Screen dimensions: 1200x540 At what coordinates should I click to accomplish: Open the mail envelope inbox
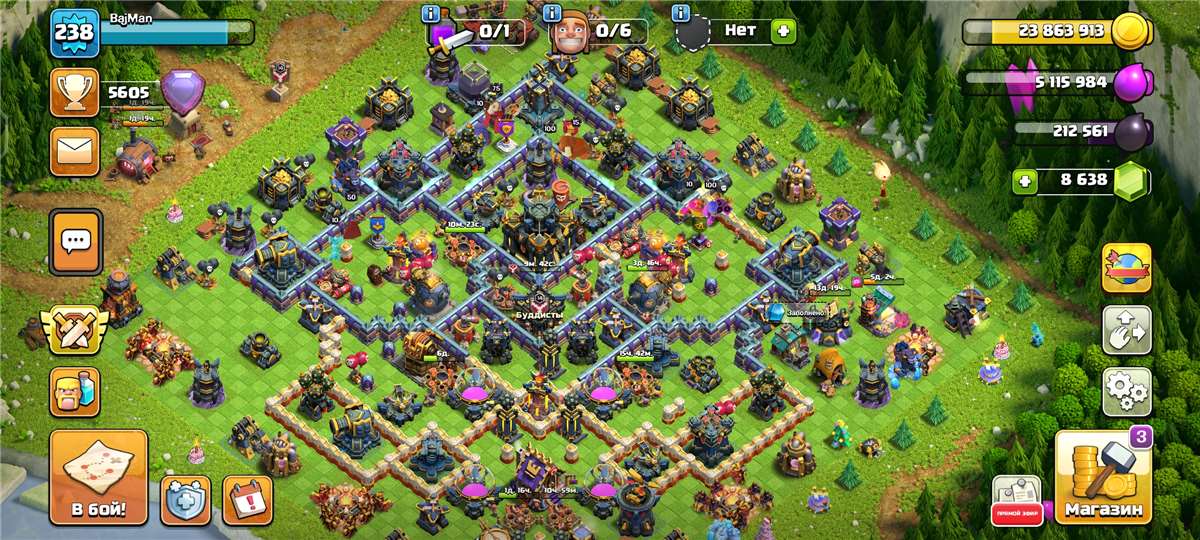point(75,151)
